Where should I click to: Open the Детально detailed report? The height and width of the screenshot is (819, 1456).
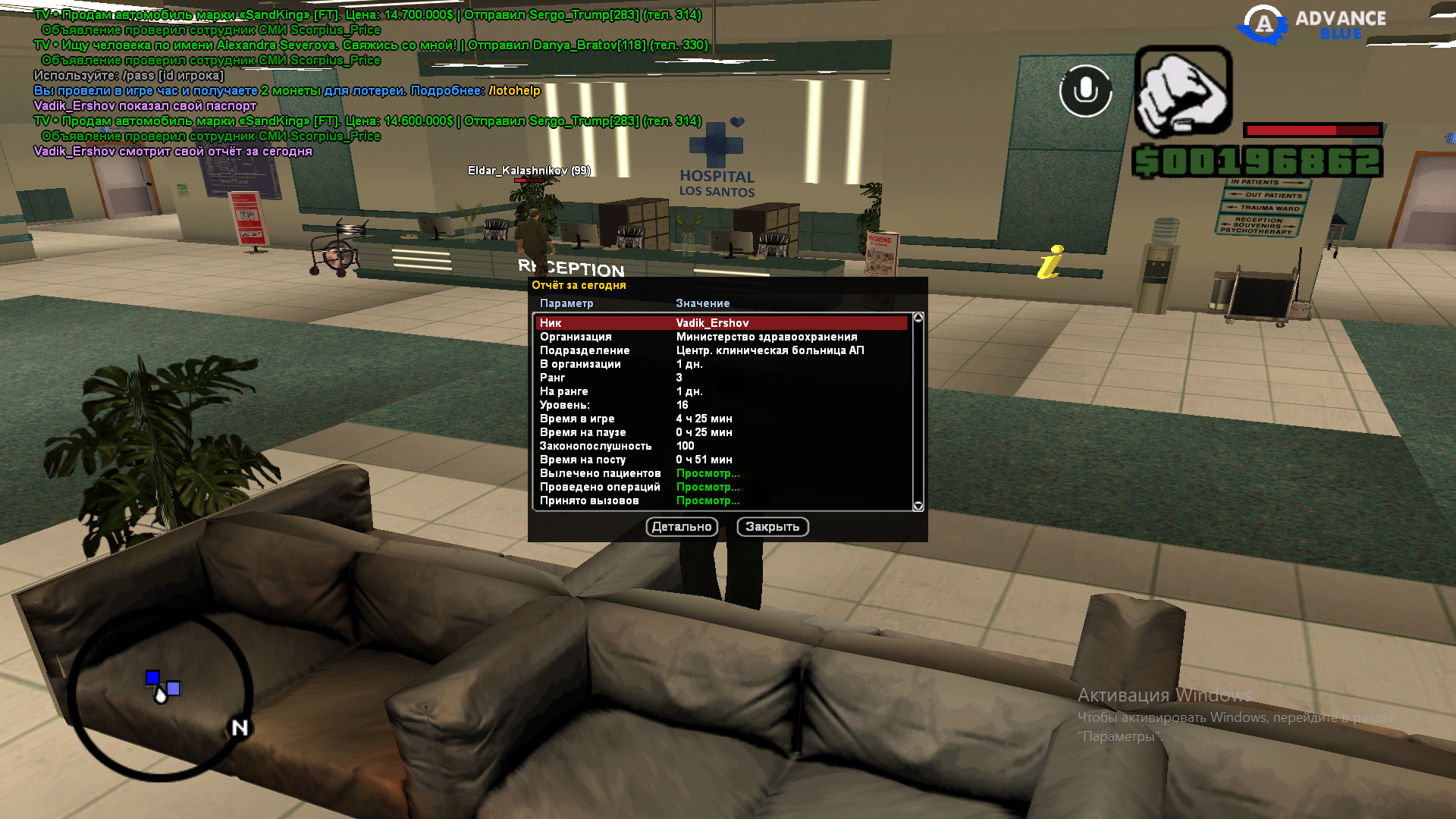[682, 527]
